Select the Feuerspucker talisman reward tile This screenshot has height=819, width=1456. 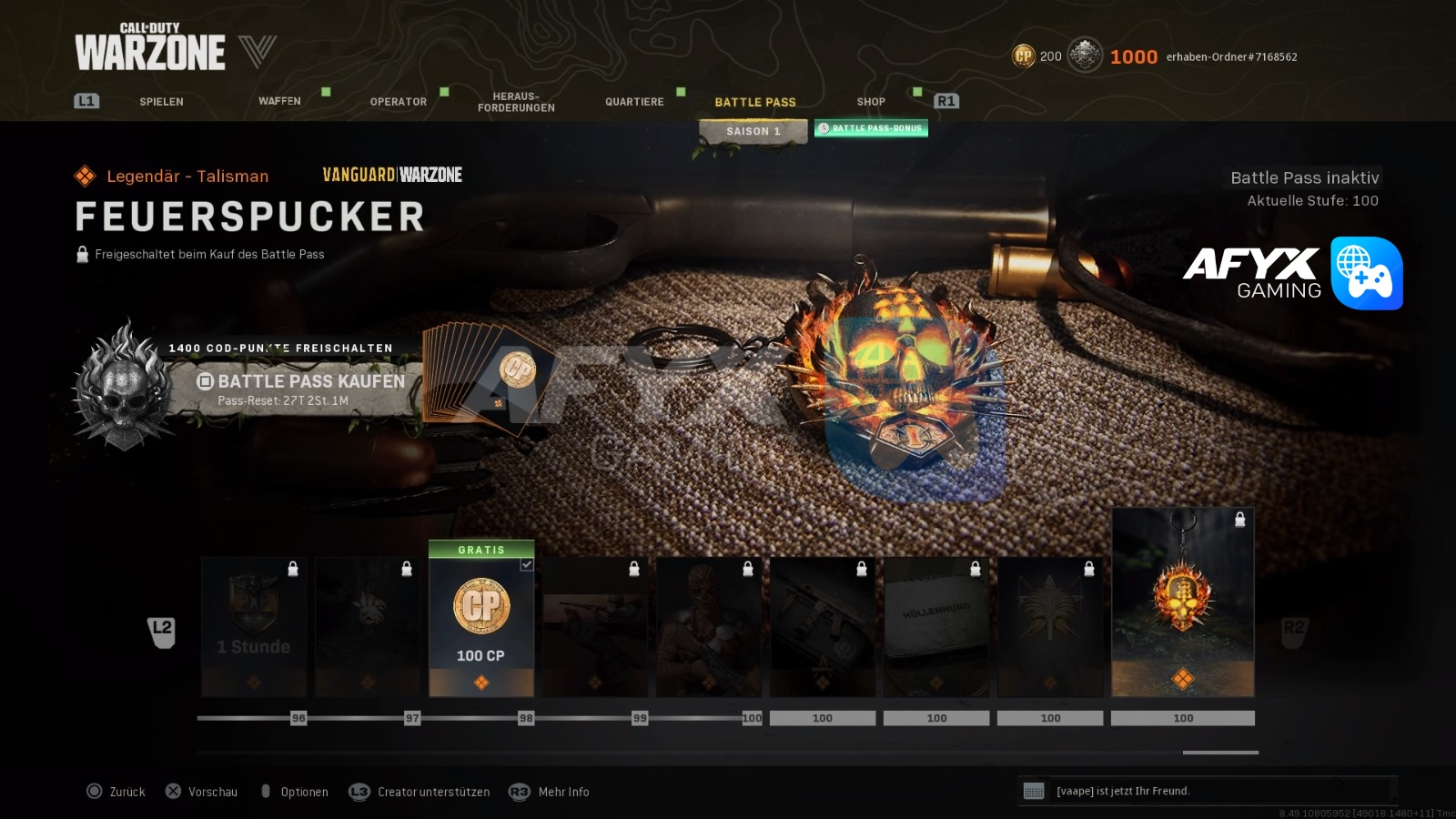[1182, 602]
